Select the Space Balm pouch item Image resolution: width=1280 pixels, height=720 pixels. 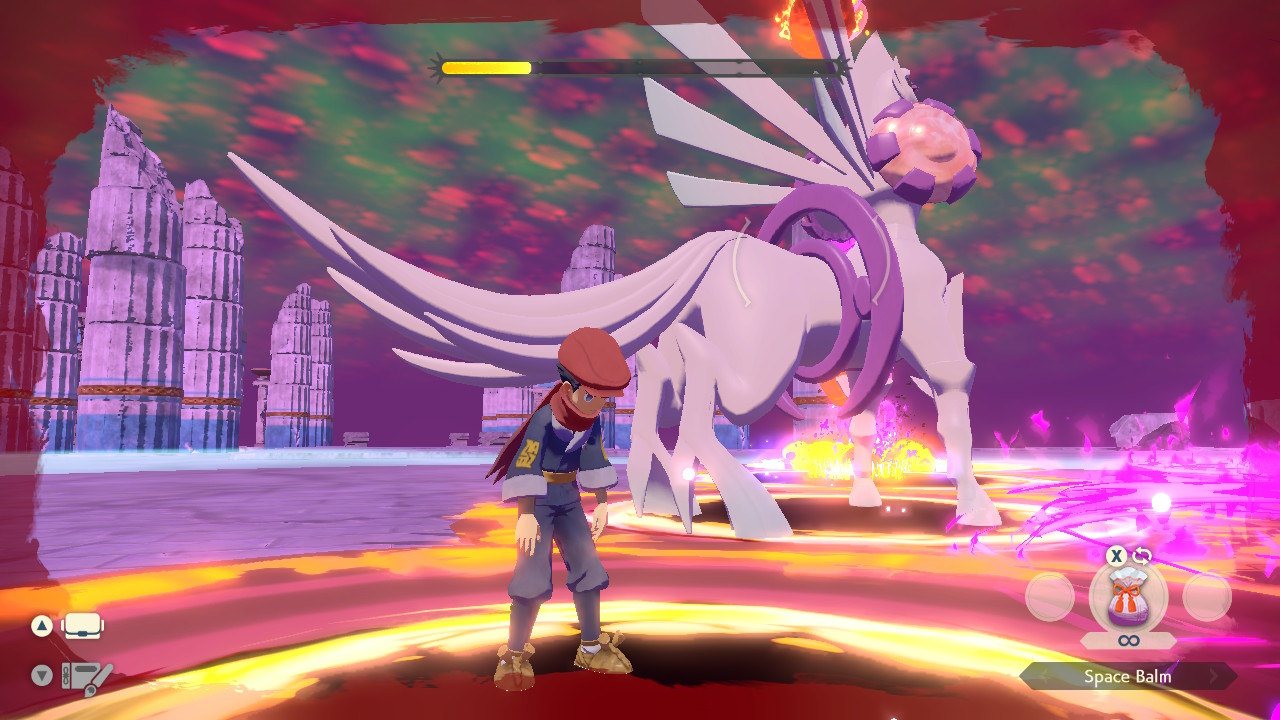(1128, 597)
